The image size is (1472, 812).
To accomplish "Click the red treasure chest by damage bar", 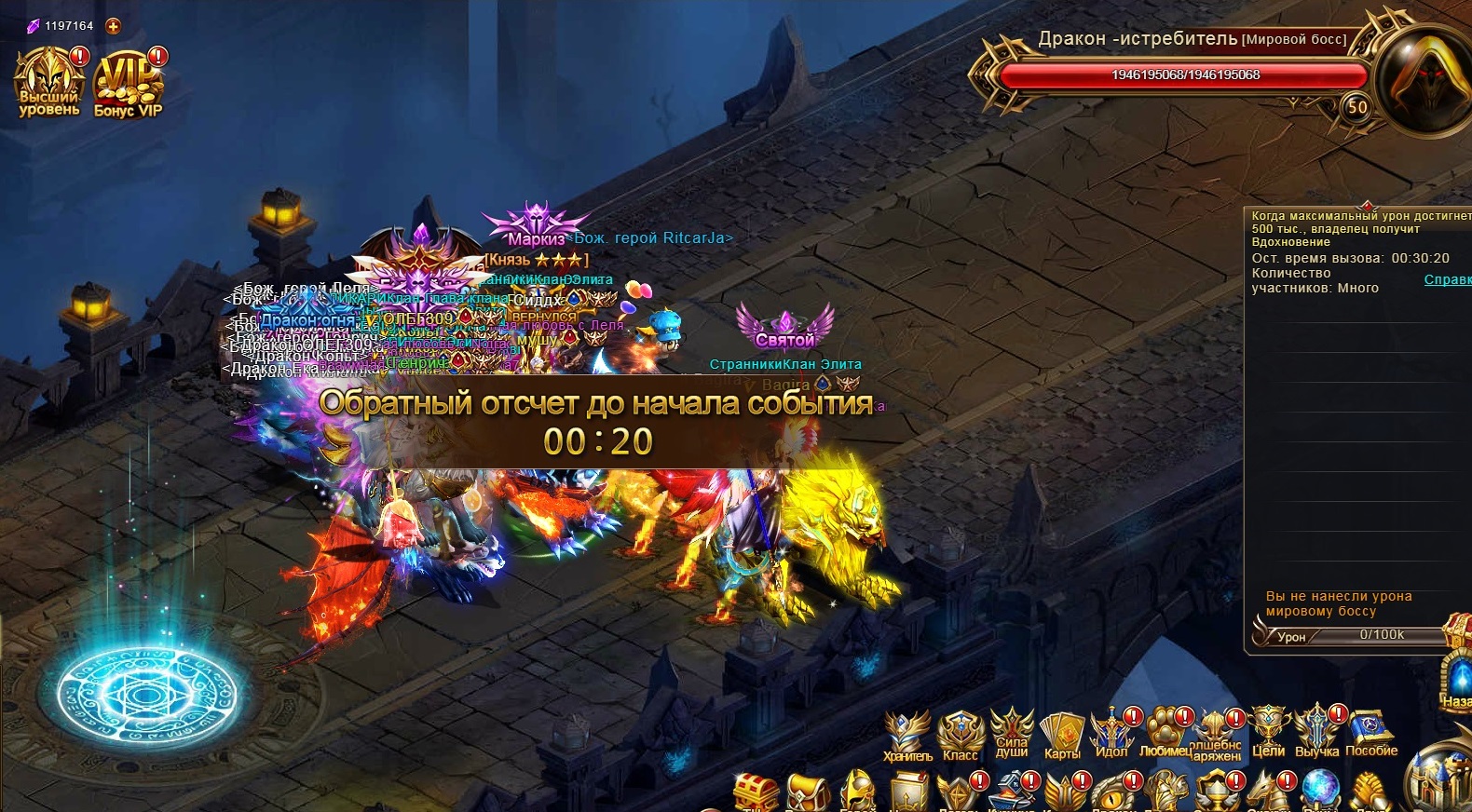I will pos(1457,631).
